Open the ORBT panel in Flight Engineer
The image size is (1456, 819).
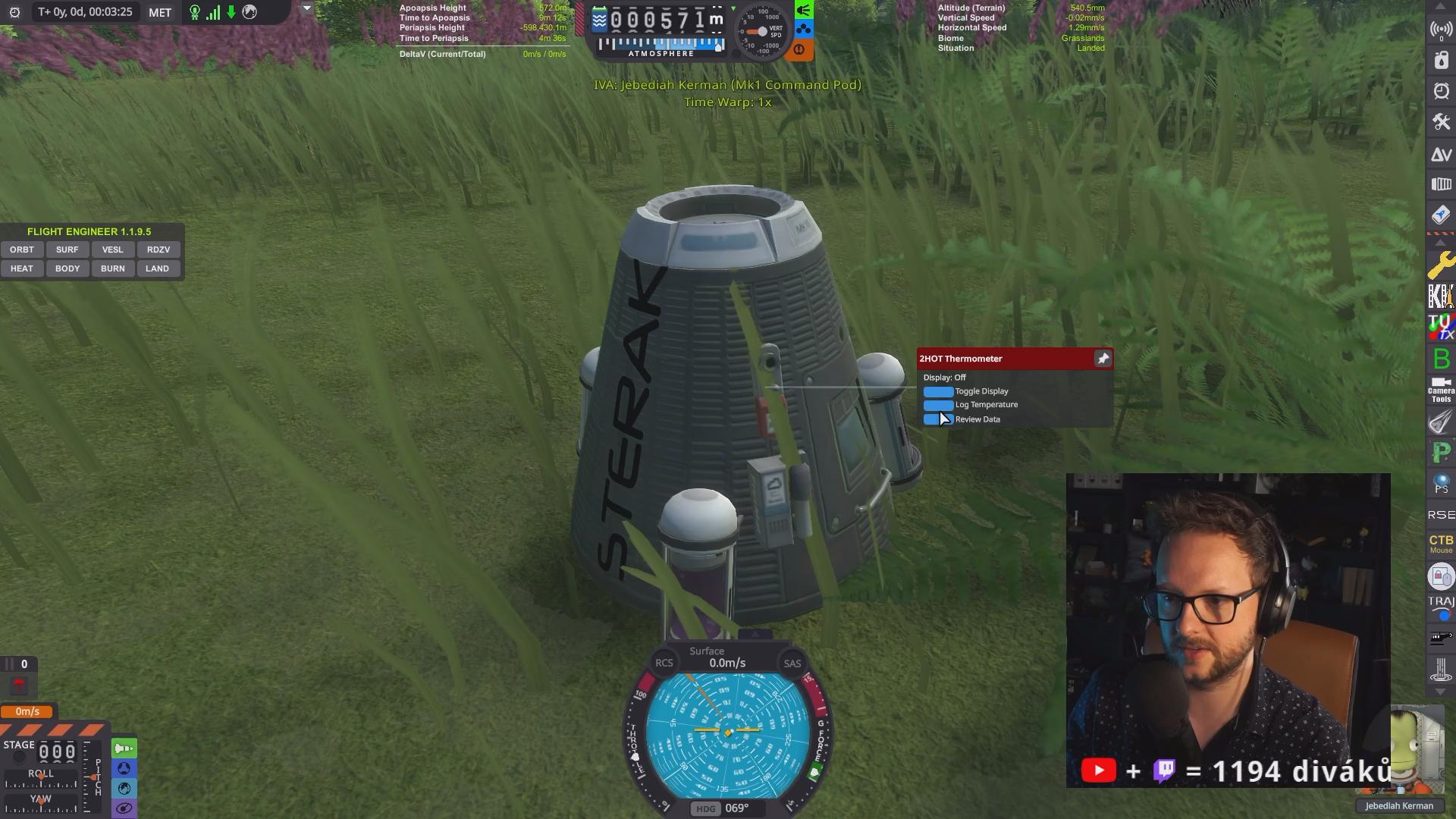pyautogui.click(x=22, y=249)
